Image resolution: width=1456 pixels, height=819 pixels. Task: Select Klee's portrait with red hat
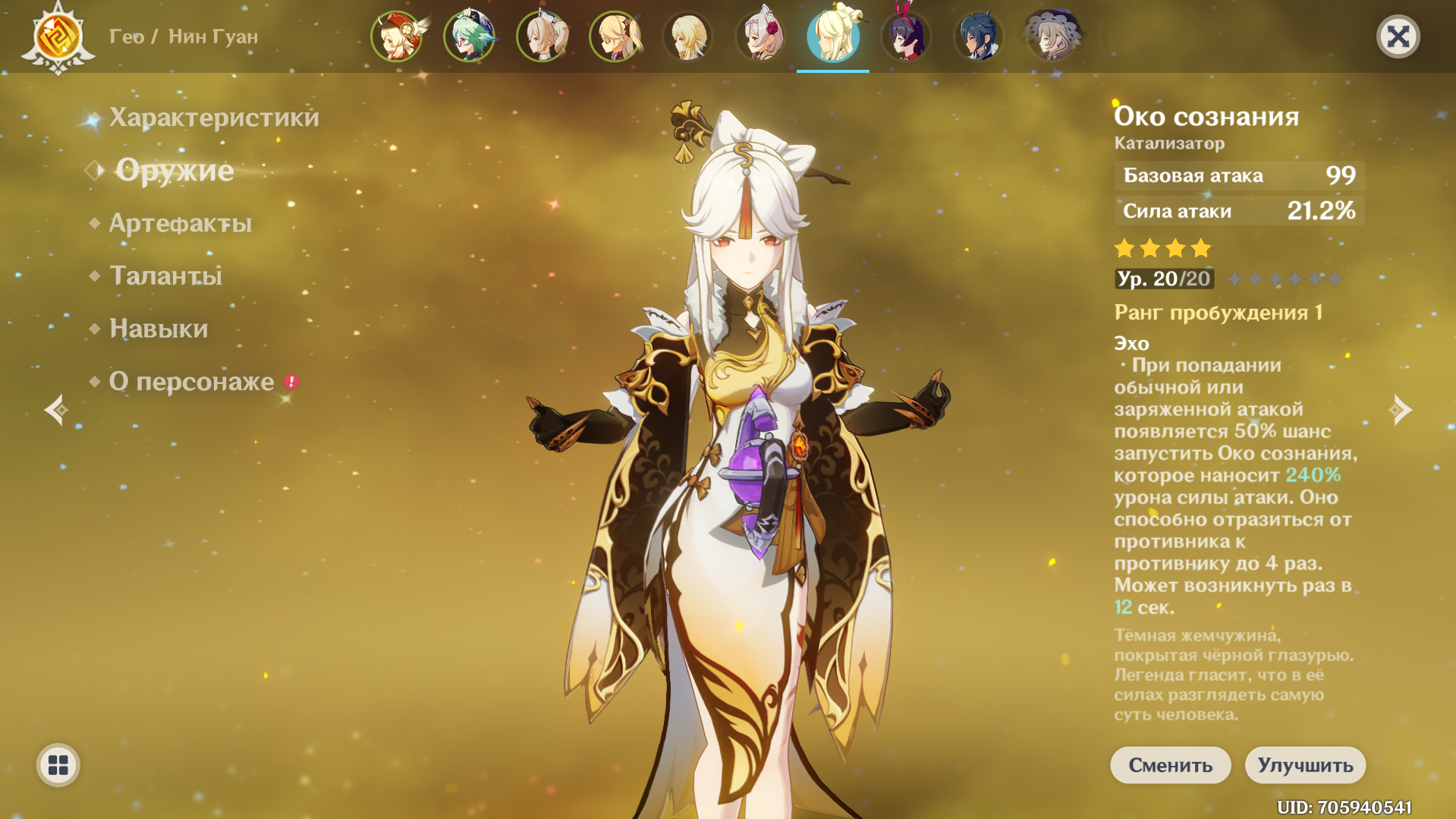point(397,36)
